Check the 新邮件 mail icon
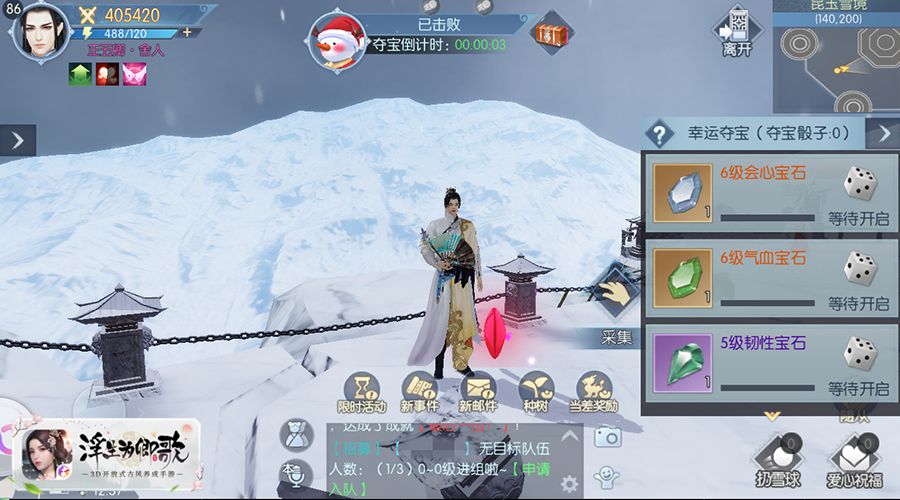This screenshot has width=900, height=500. coord(479,391)
